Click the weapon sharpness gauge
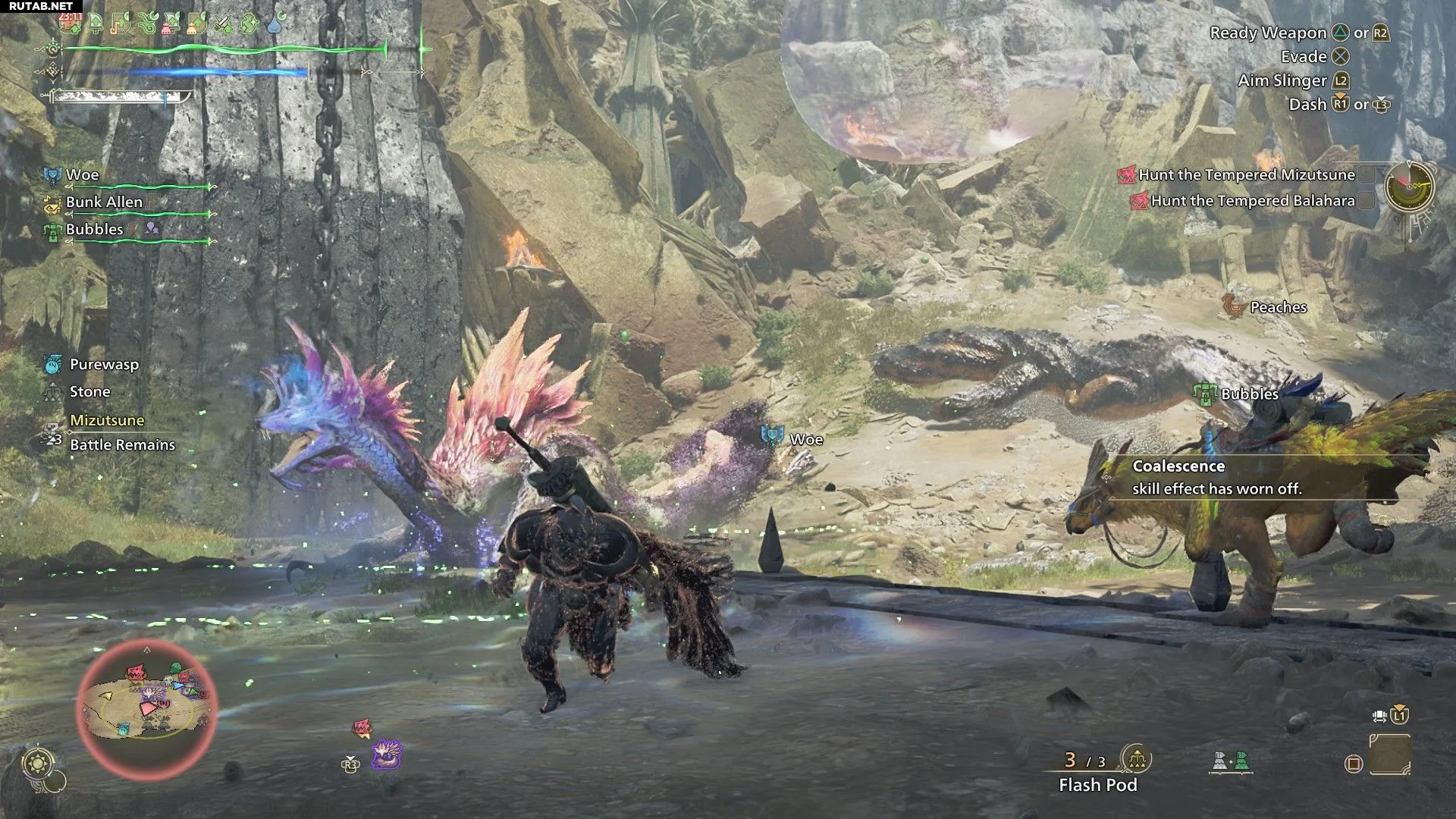 point(120,97)
